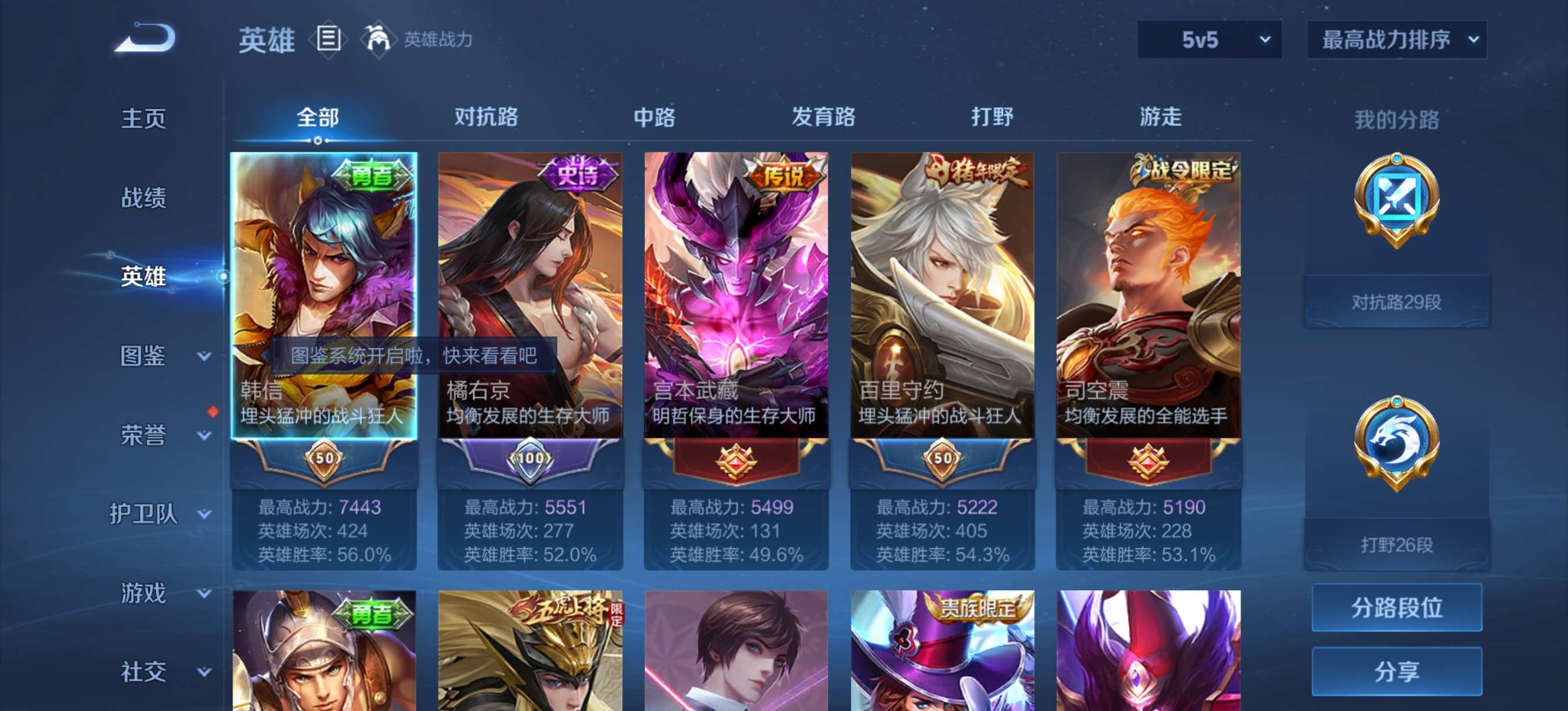Screen dimensions: 1568x711
Task: Click 橘右京's level 100 badge emblem
Action: click(x=530, y=459)
